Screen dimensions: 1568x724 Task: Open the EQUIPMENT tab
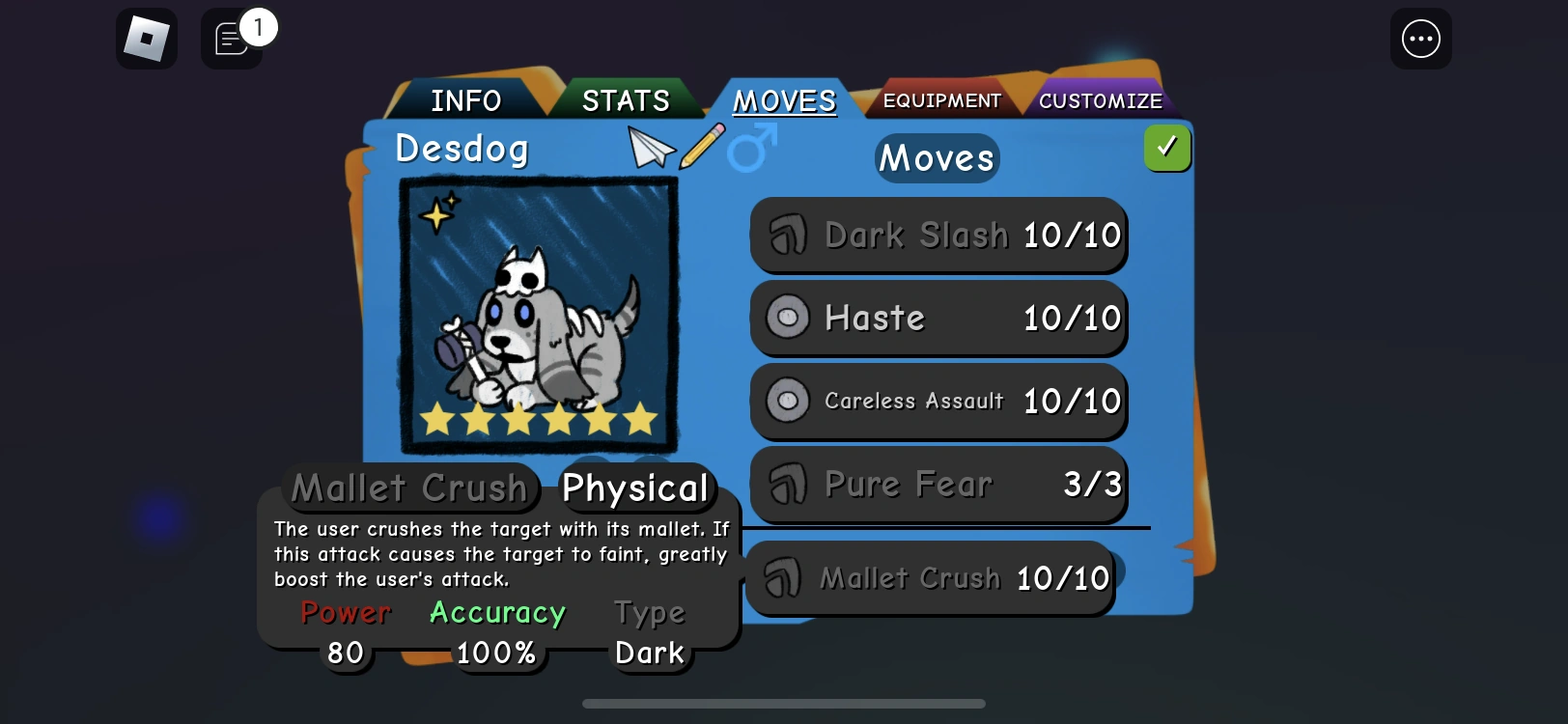(x=940, y=99)
